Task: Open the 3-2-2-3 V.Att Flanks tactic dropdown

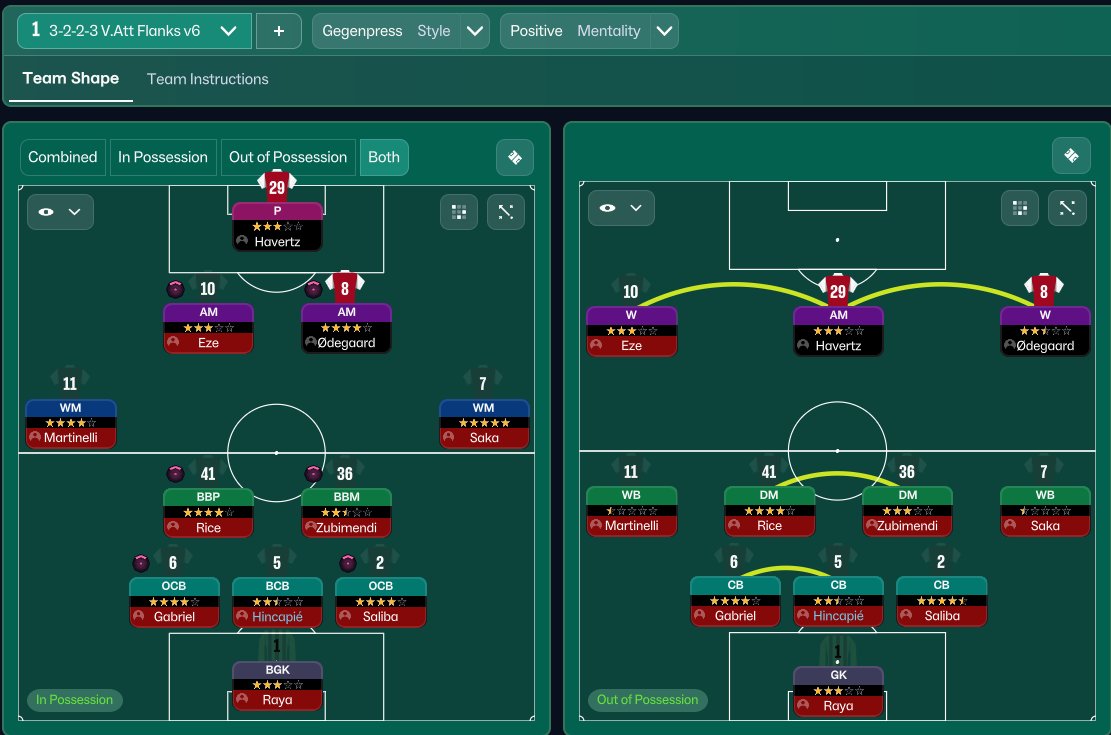Action: coord(133,31)
